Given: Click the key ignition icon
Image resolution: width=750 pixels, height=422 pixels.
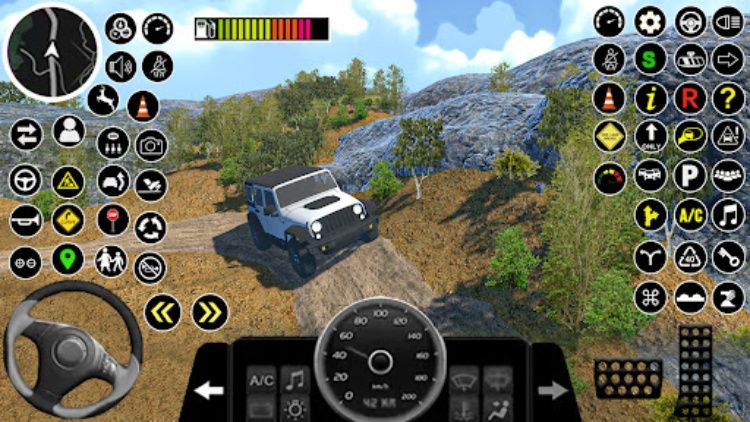Looking at the screenshot, I should tap(727, 256).
